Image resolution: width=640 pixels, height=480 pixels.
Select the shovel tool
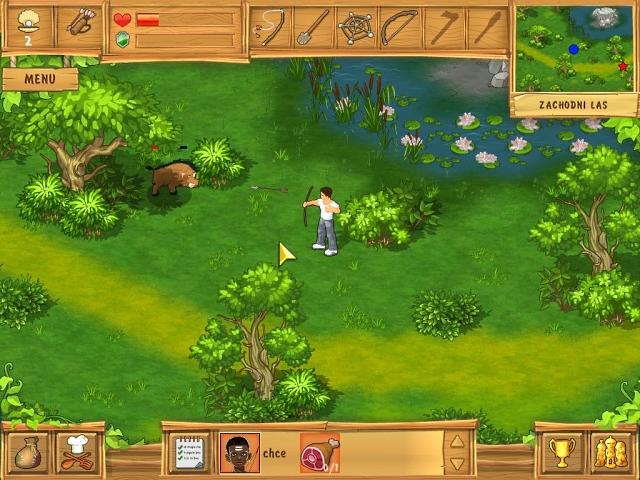coord(312,28)
